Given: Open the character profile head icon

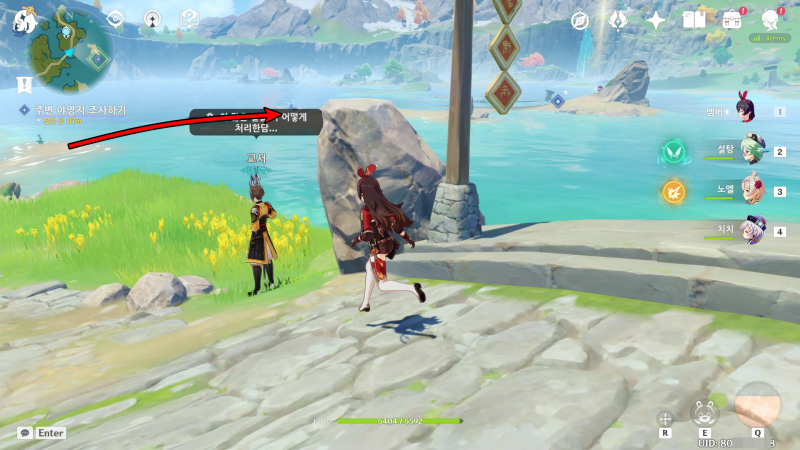Looking at the screenshot, I should [x=770, y=20].
